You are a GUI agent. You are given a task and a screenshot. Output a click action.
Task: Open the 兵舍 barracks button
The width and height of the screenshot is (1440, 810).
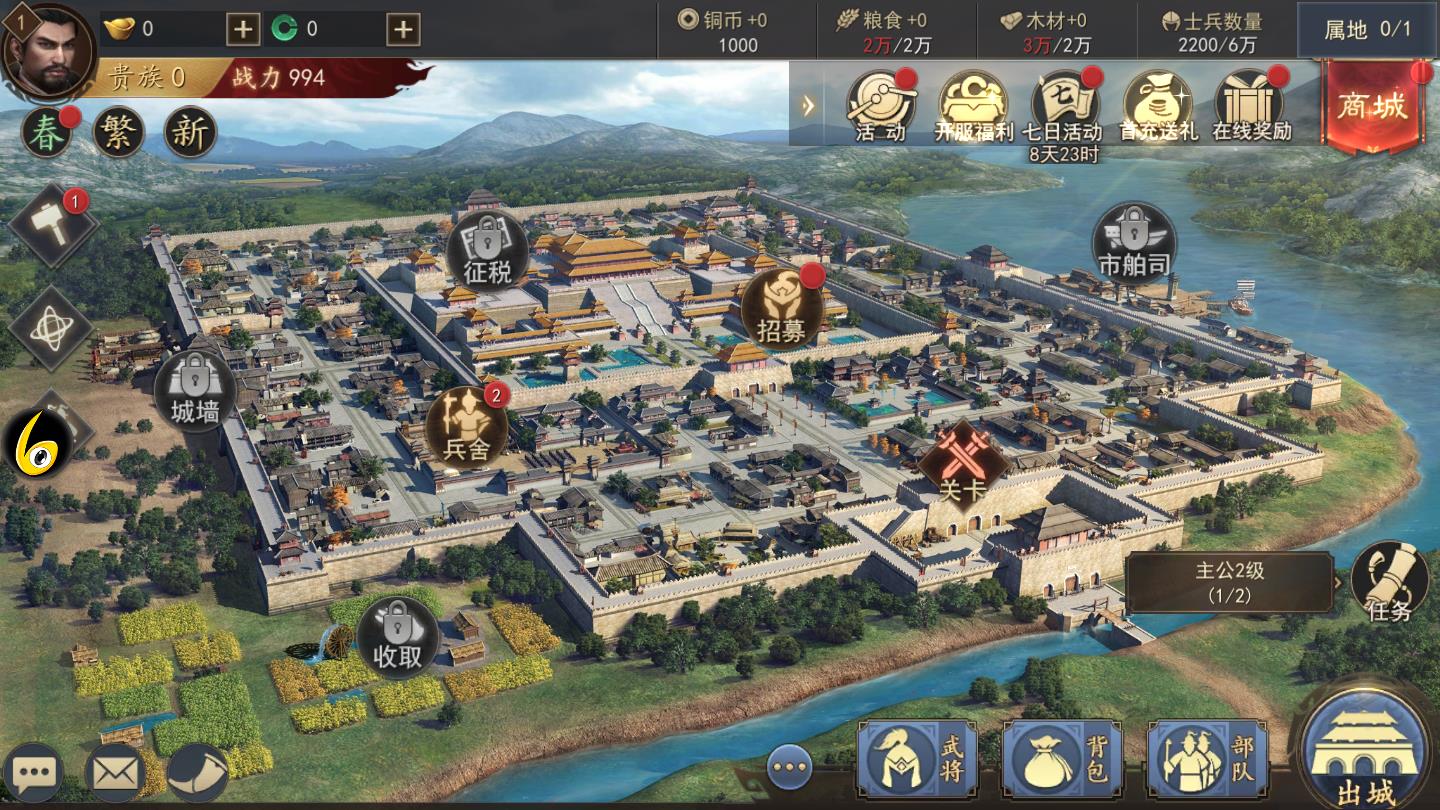[x=466, y=427]
